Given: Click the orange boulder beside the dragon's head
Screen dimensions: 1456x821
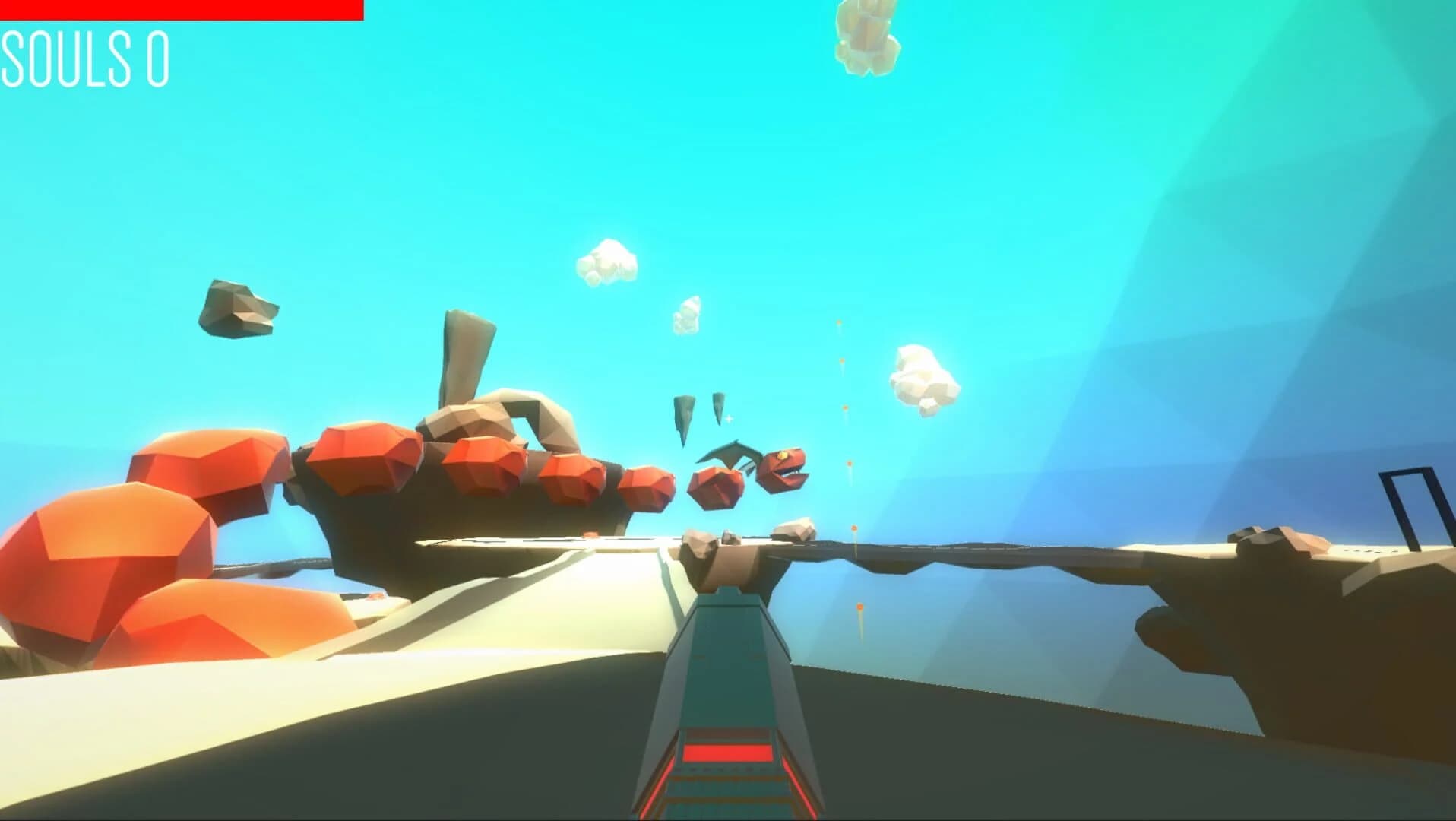Looking at the screenshot, I should click(717, 487).
